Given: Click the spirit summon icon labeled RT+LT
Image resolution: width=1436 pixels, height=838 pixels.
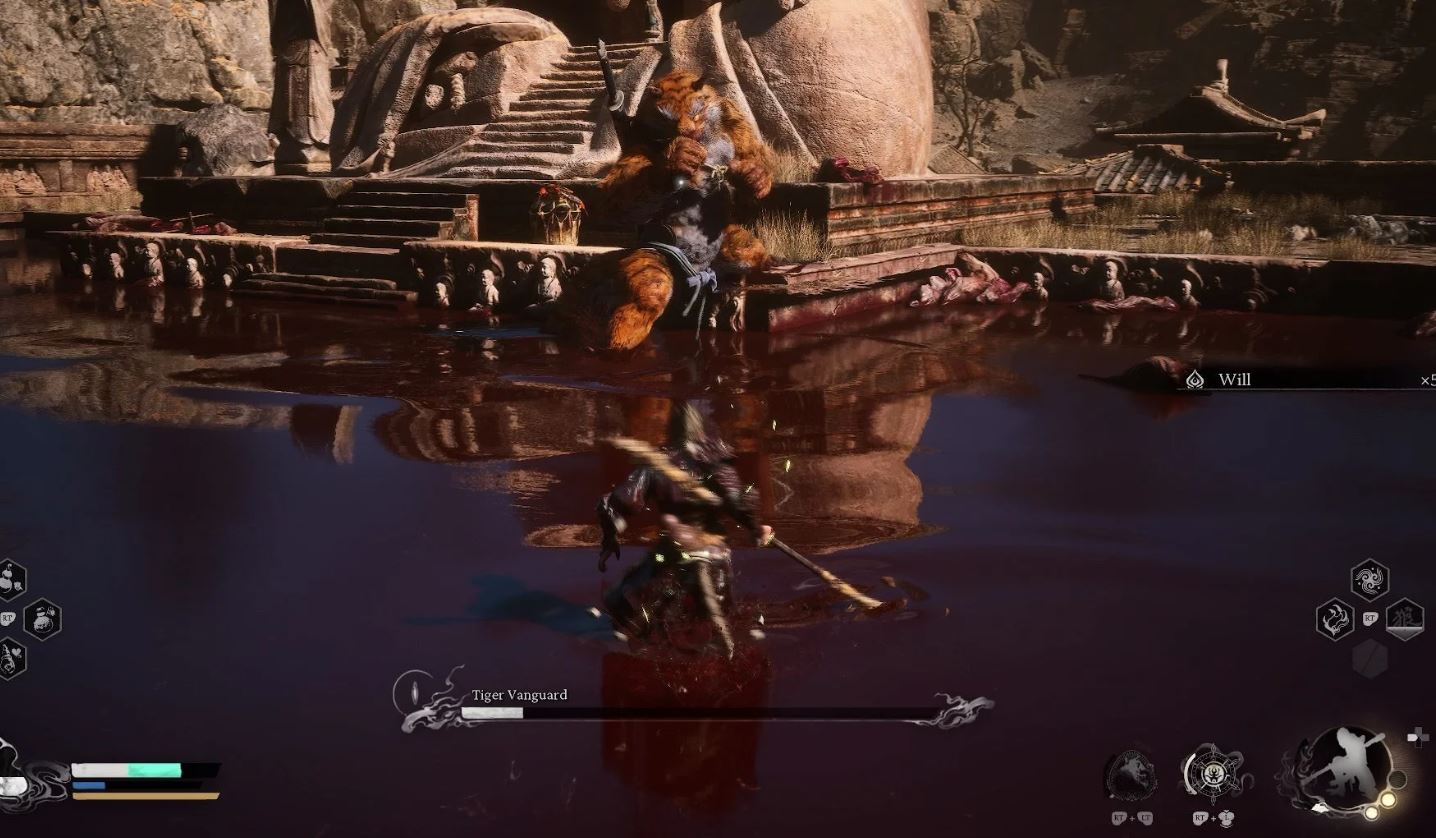Looking at the screenshot, I should [x=1132, y=773].
